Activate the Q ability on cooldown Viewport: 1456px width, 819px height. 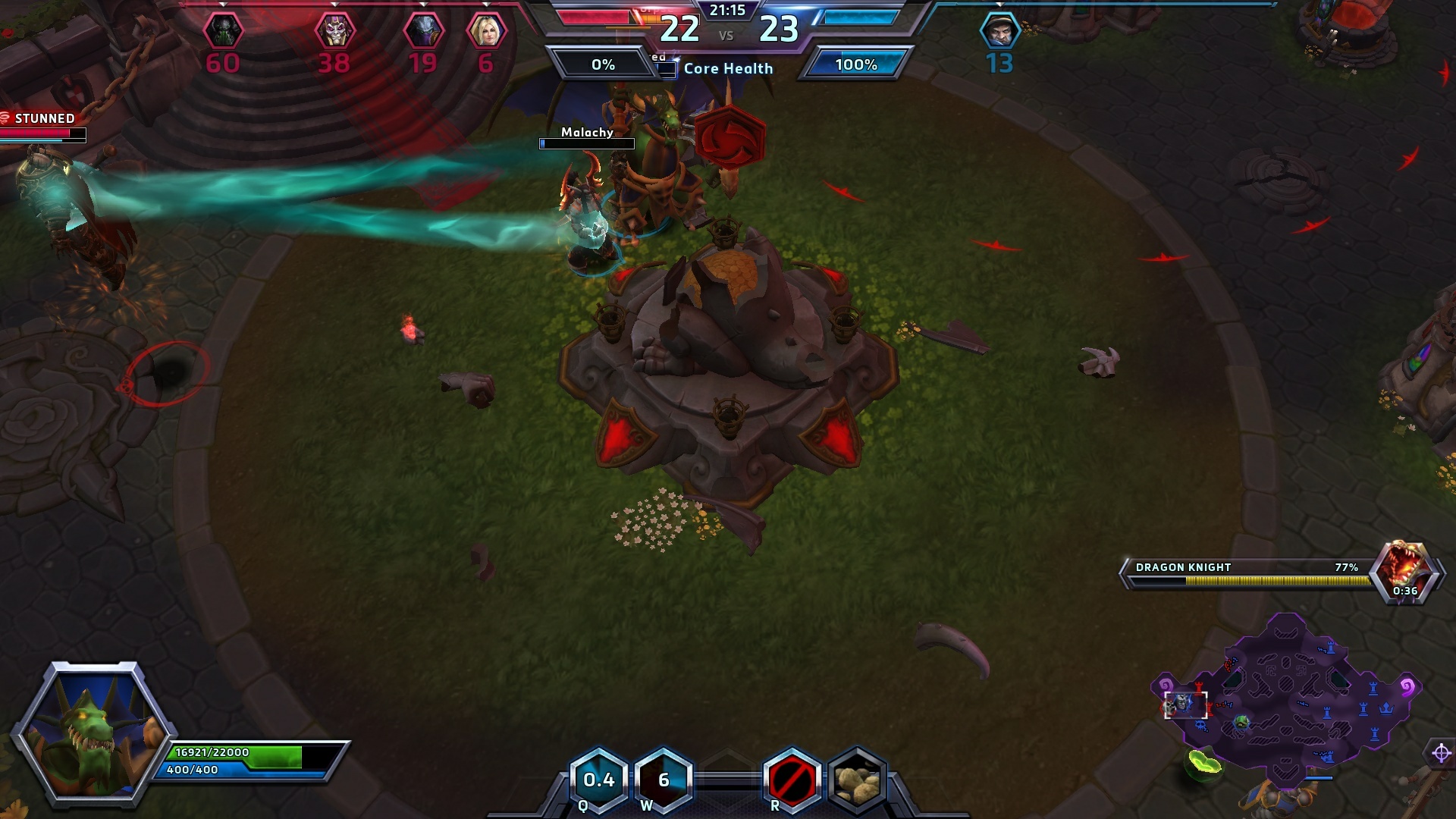click(x=598, y=780)
